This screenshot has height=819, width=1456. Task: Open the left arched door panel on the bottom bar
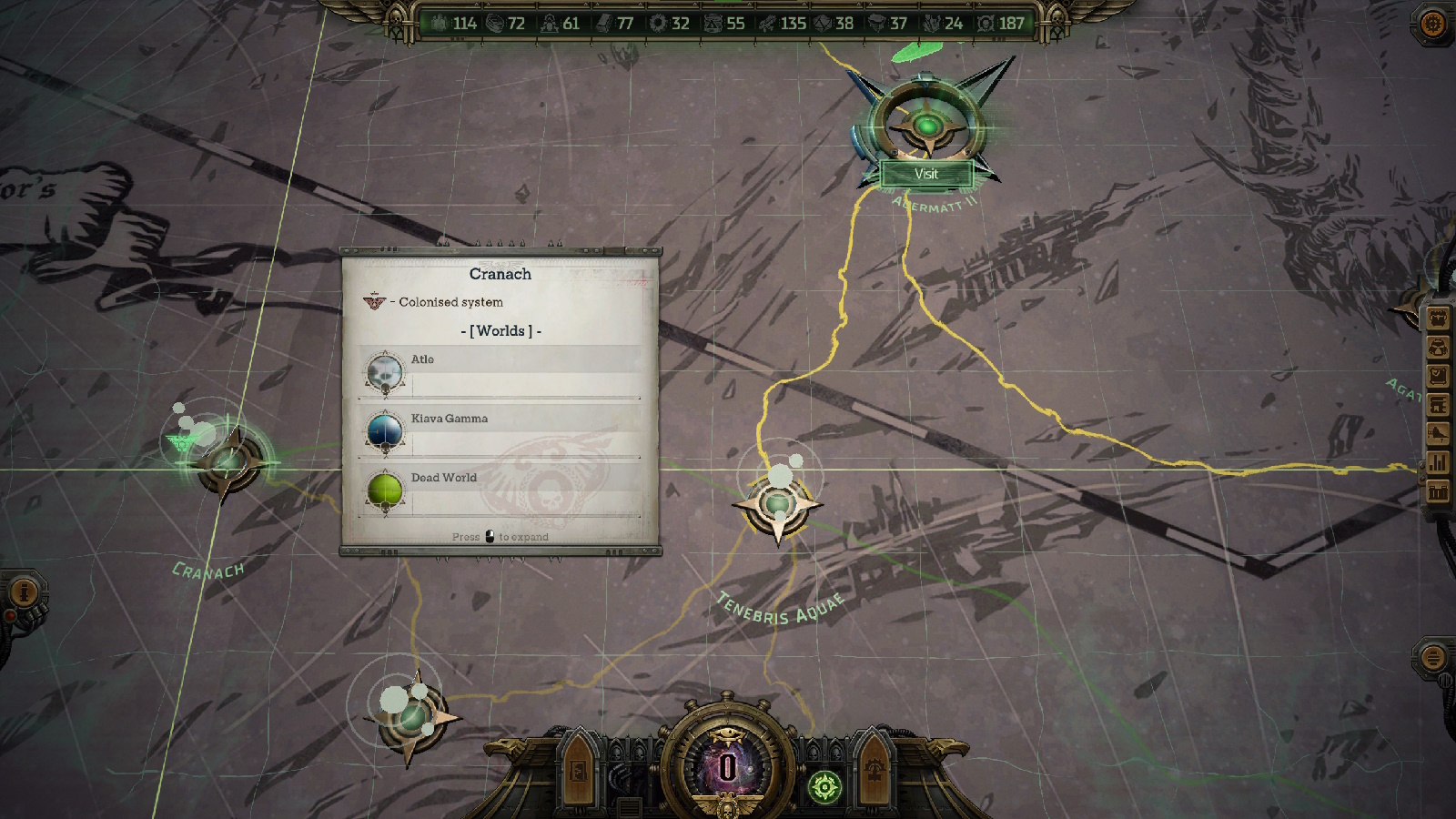point(579,770)
